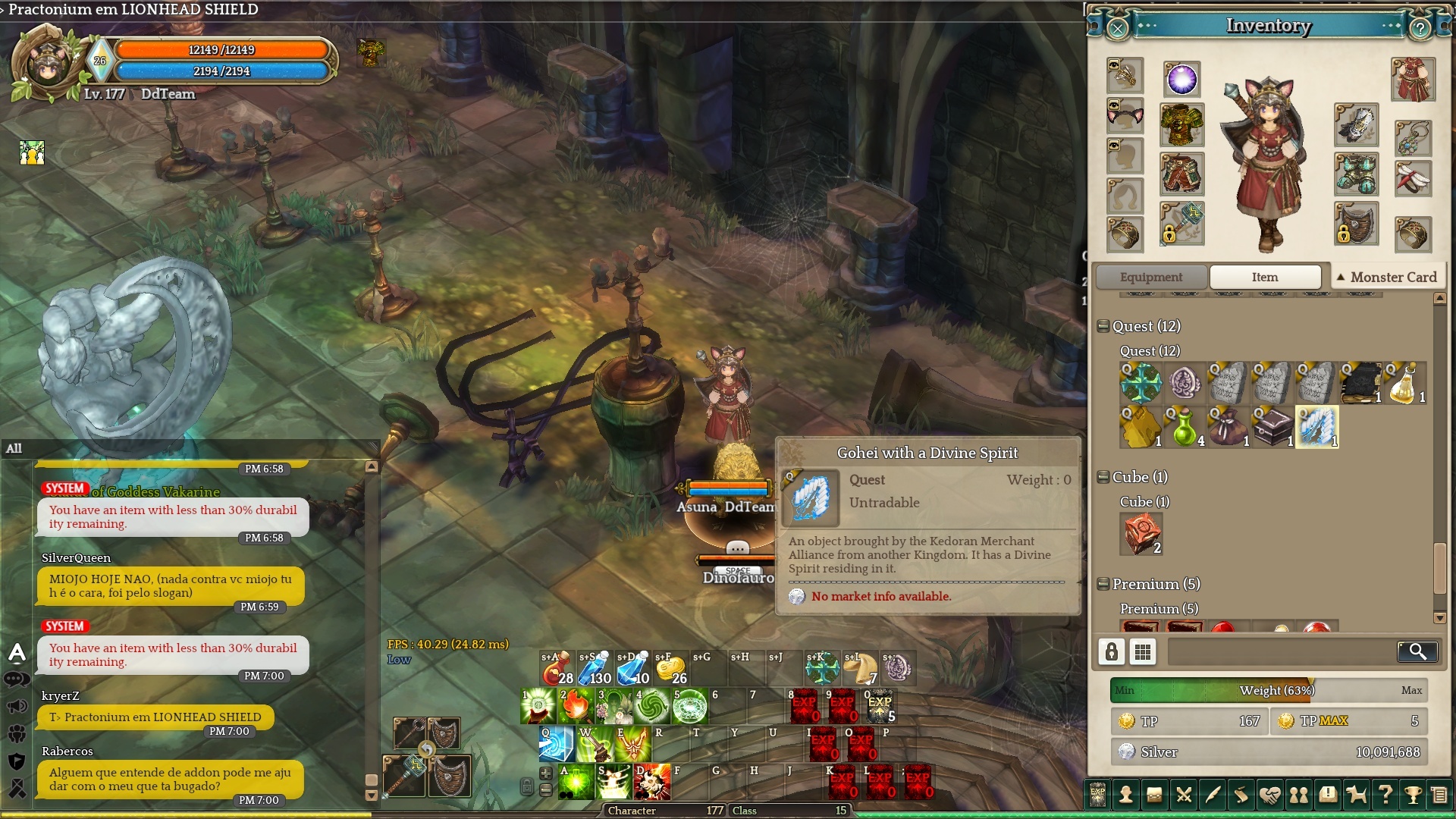Toggle the inventory lock button

(1112, 651)
